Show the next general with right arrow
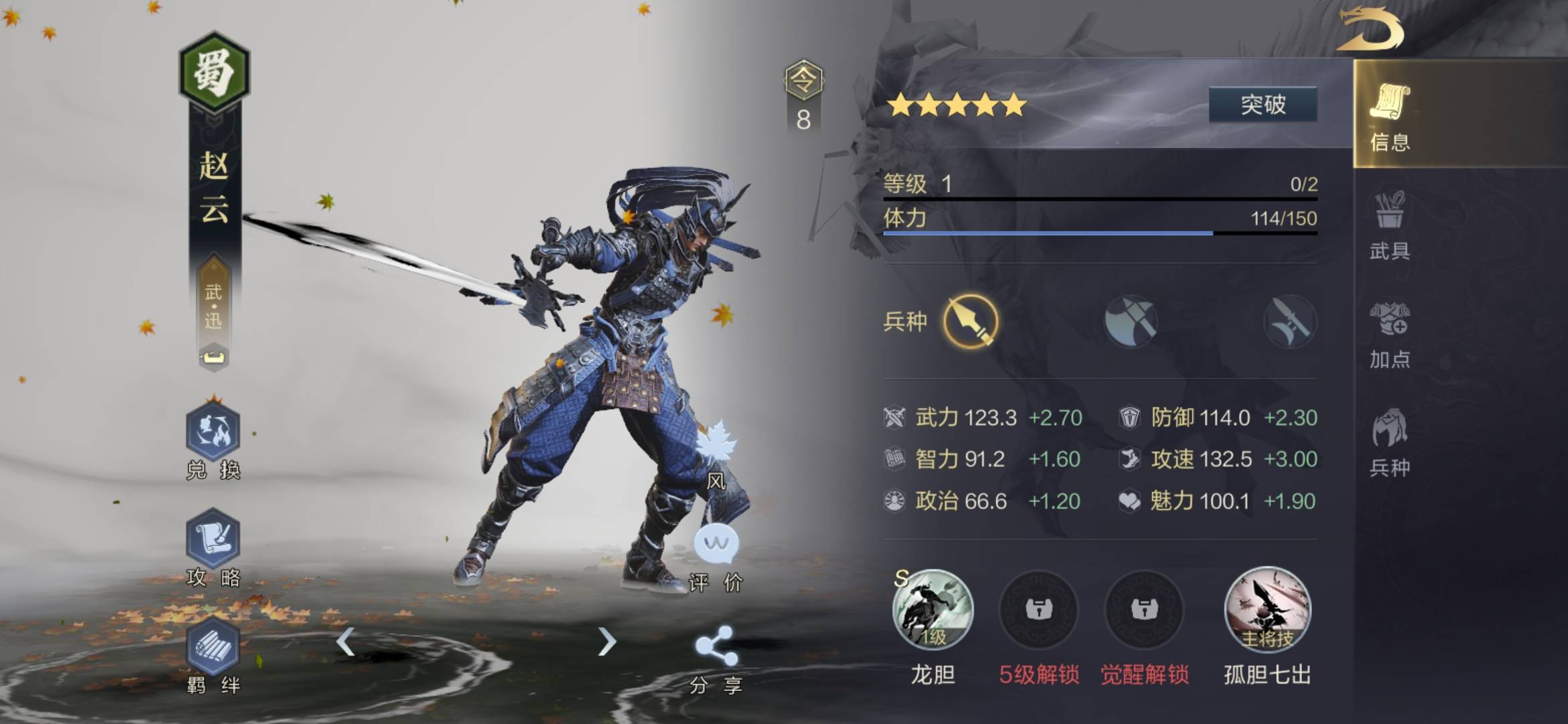This screenshot has height=724, width=1568. (606, 642)
